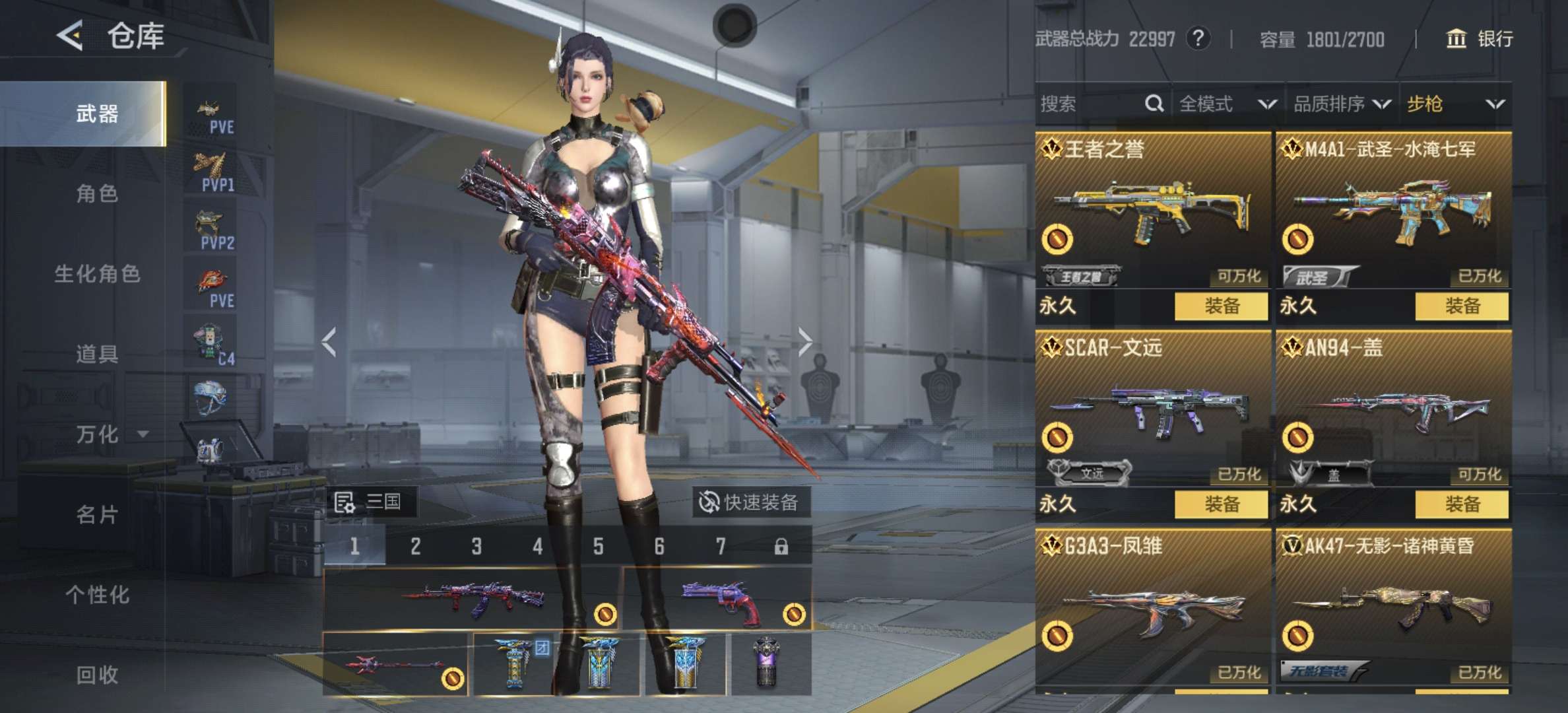Tap the 快速装备 quick equip button

[x=750, y=502]
